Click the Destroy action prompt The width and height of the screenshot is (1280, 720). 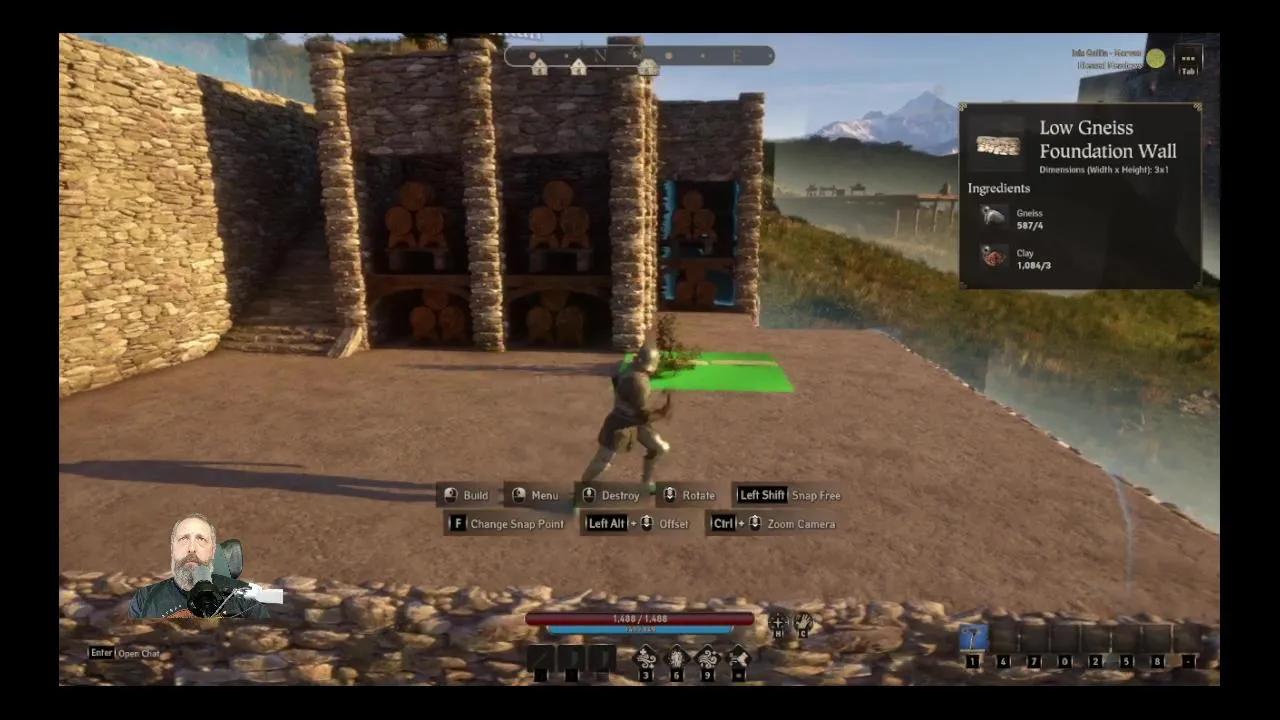620,495
